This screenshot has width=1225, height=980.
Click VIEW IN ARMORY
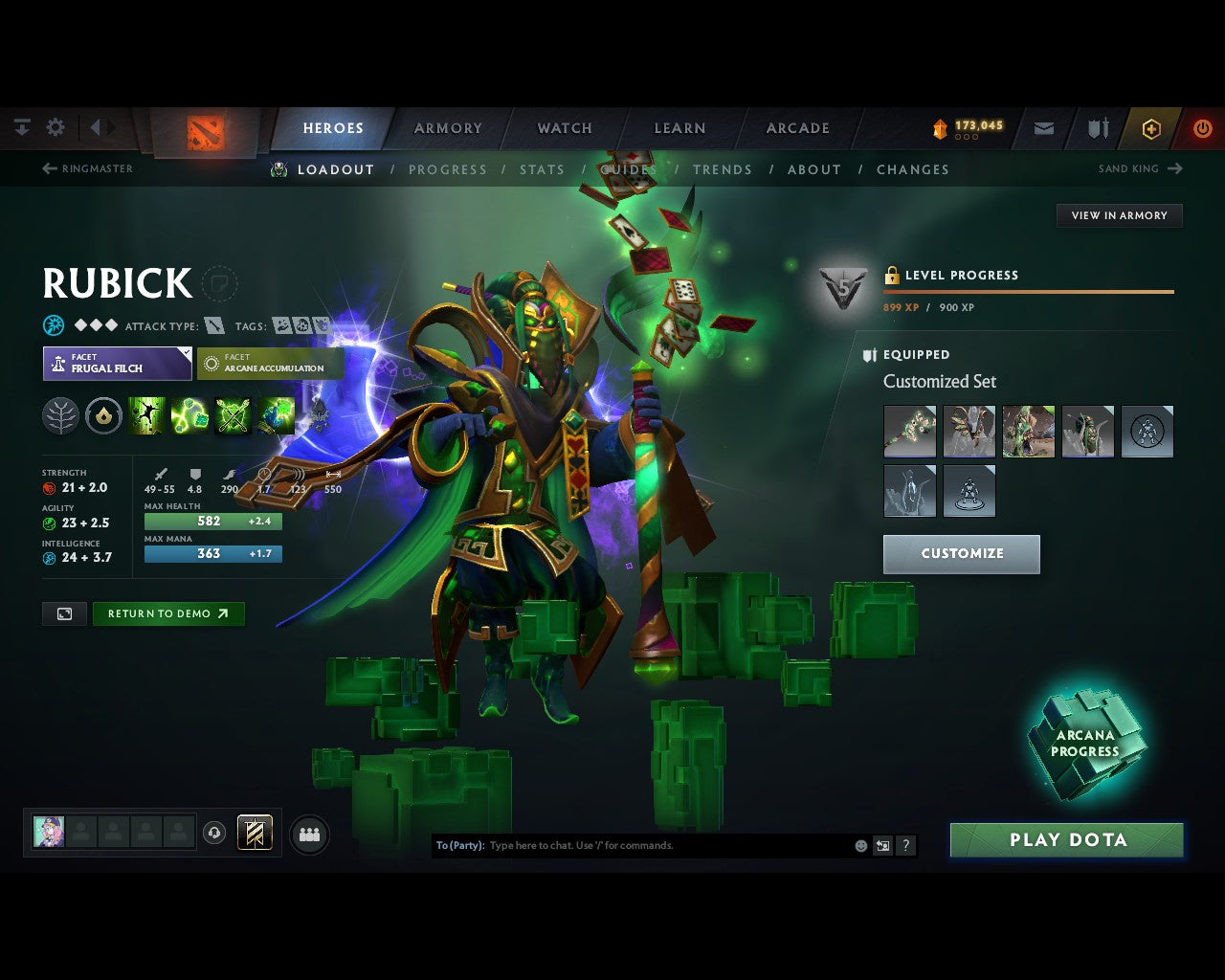pyautogui.click(x=1118, y=215)
